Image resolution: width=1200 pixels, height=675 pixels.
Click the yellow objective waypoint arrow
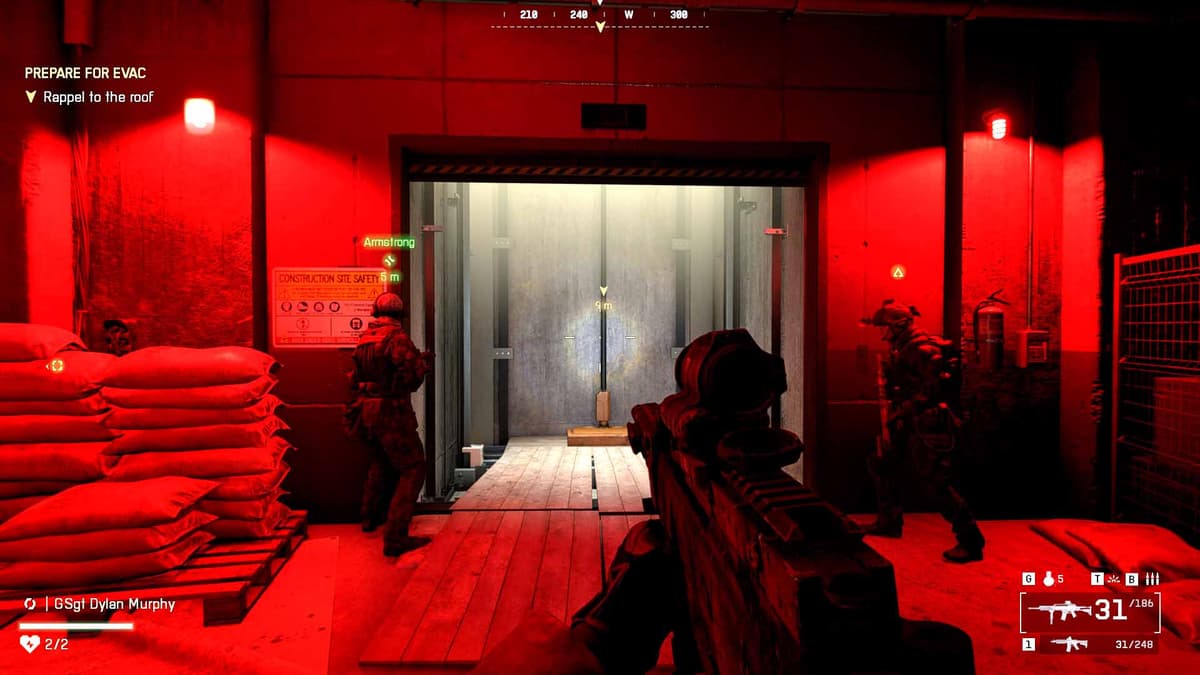(x=603, y=291)
